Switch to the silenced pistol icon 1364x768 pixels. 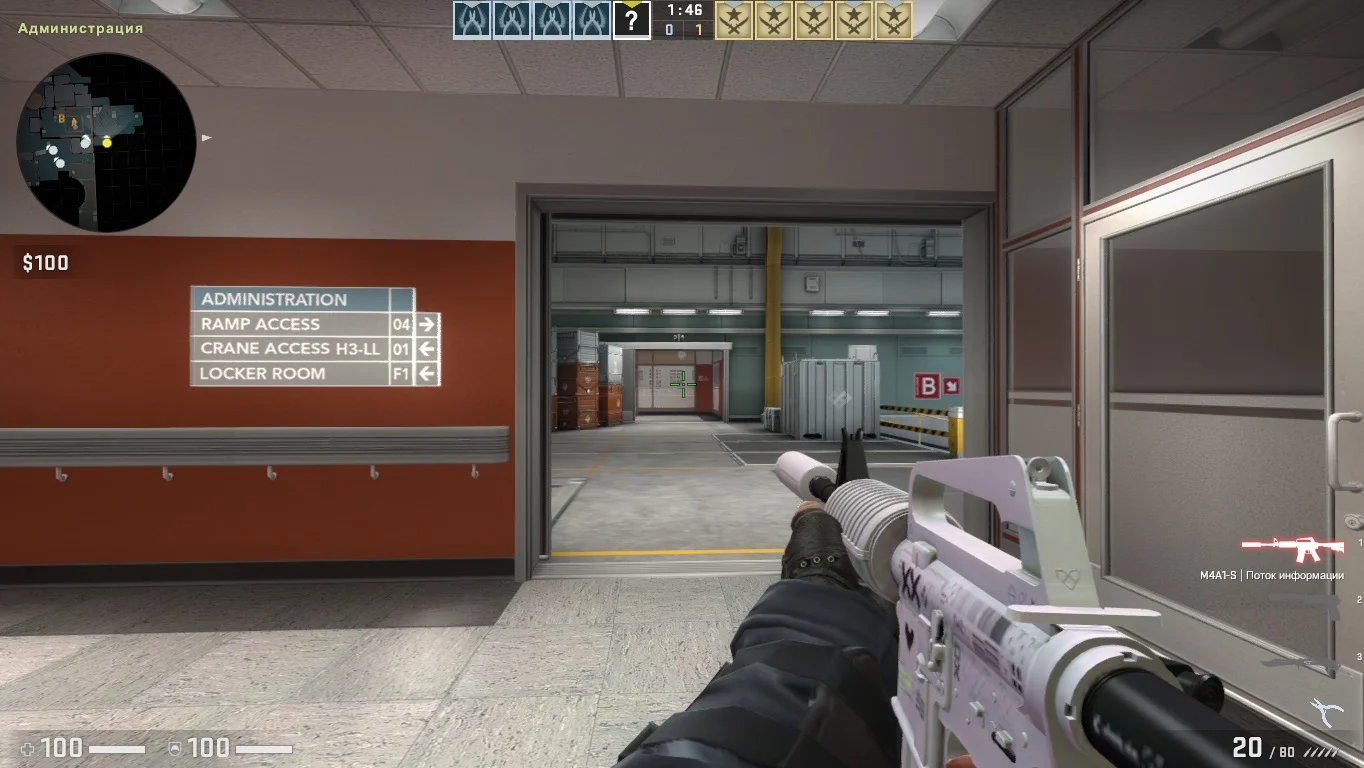tap(1304, 606)
